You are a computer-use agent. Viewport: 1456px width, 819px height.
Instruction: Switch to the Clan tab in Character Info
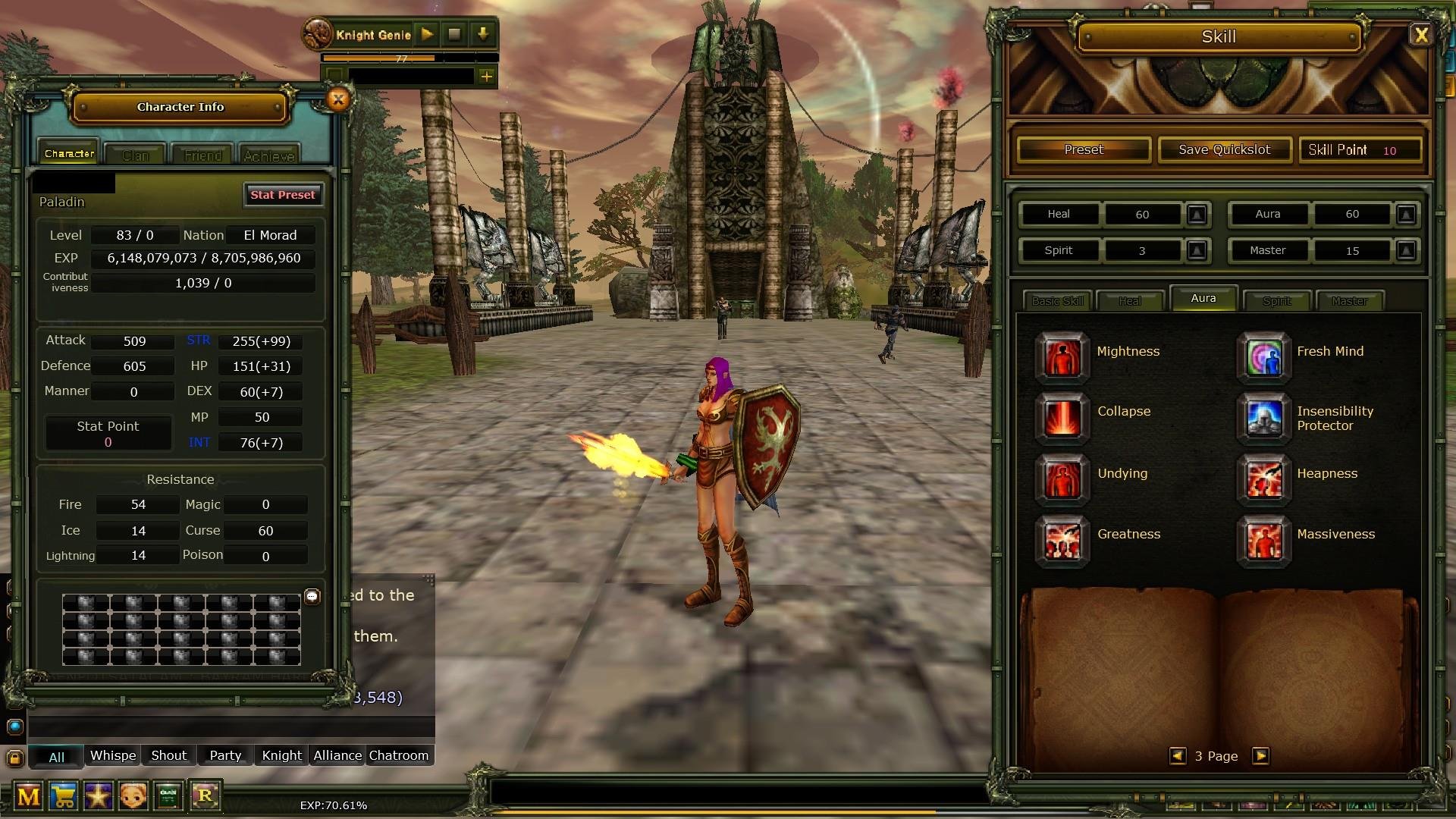pyautogui.click(x=135, y=154)
